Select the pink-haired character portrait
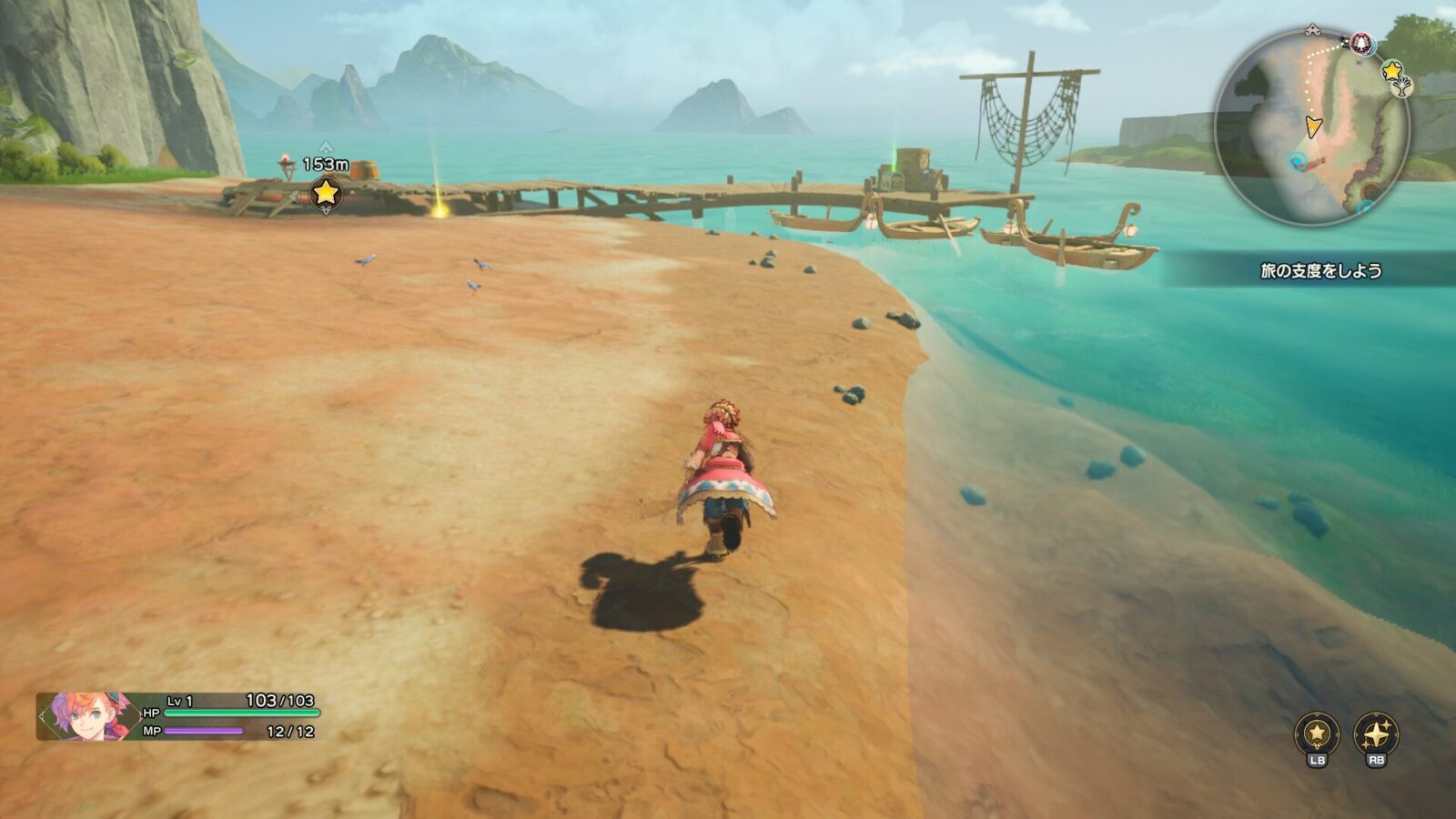Screen dimensions: 1456x819 86,716
